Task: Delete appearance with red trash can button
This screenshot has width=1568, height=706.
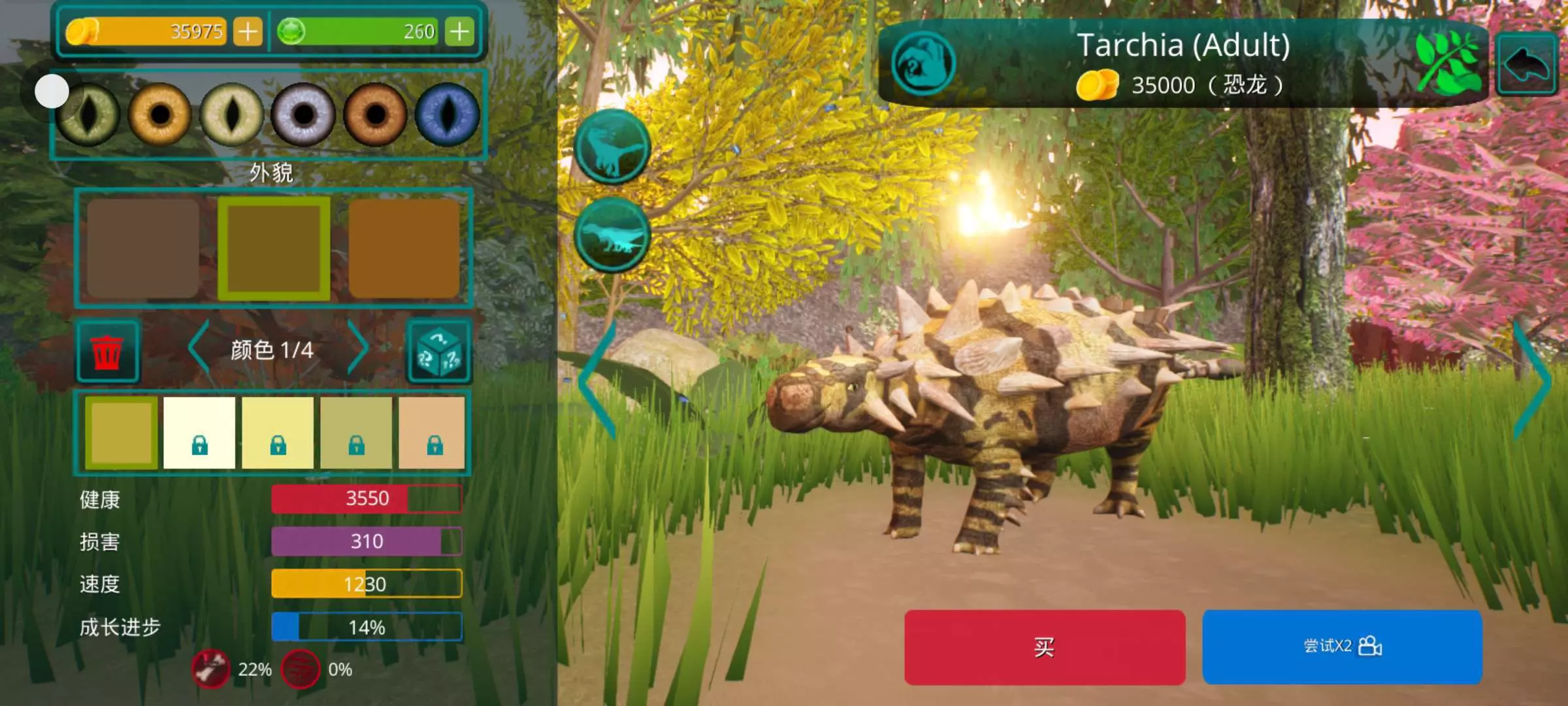Action: (107, 351)
